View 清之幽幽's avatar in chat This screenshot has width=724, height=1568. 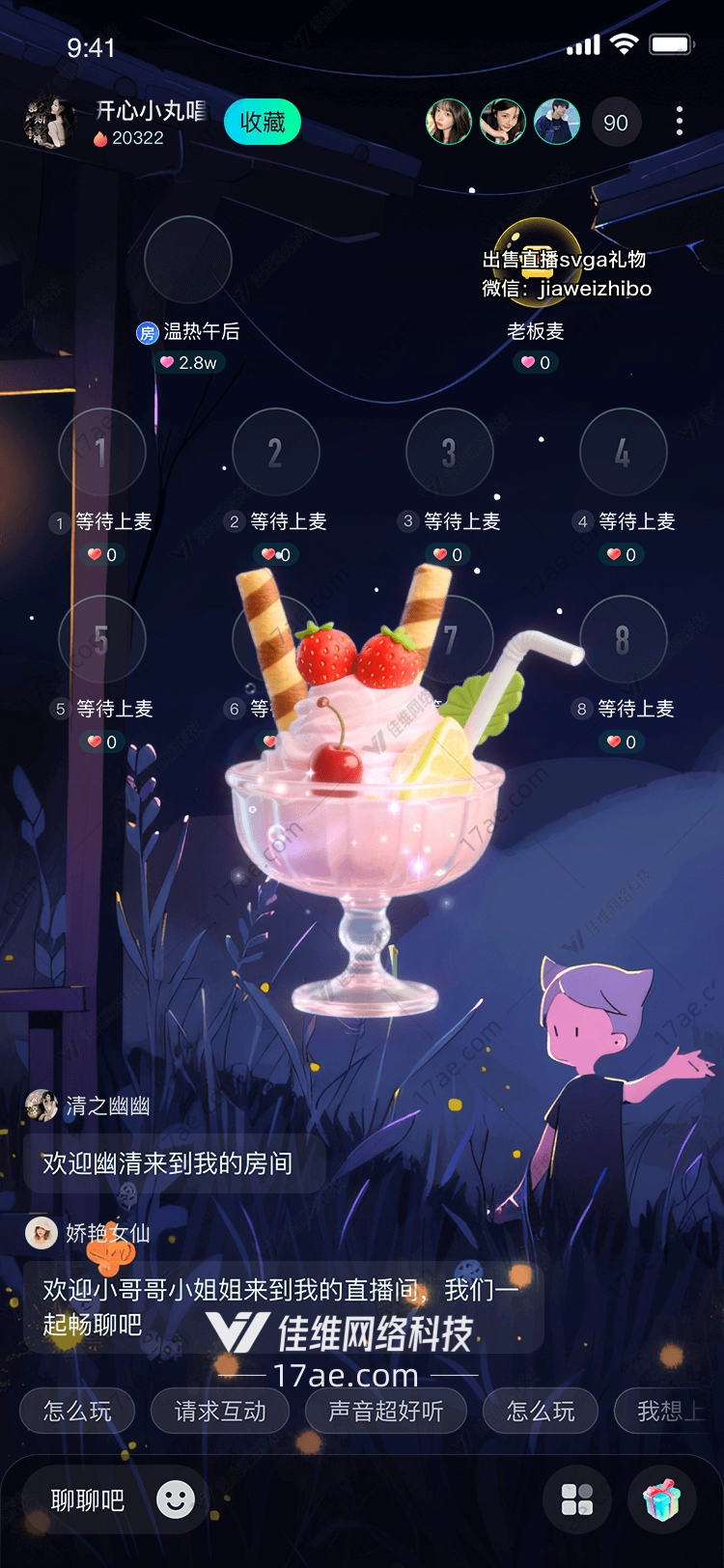point(42,1106)
